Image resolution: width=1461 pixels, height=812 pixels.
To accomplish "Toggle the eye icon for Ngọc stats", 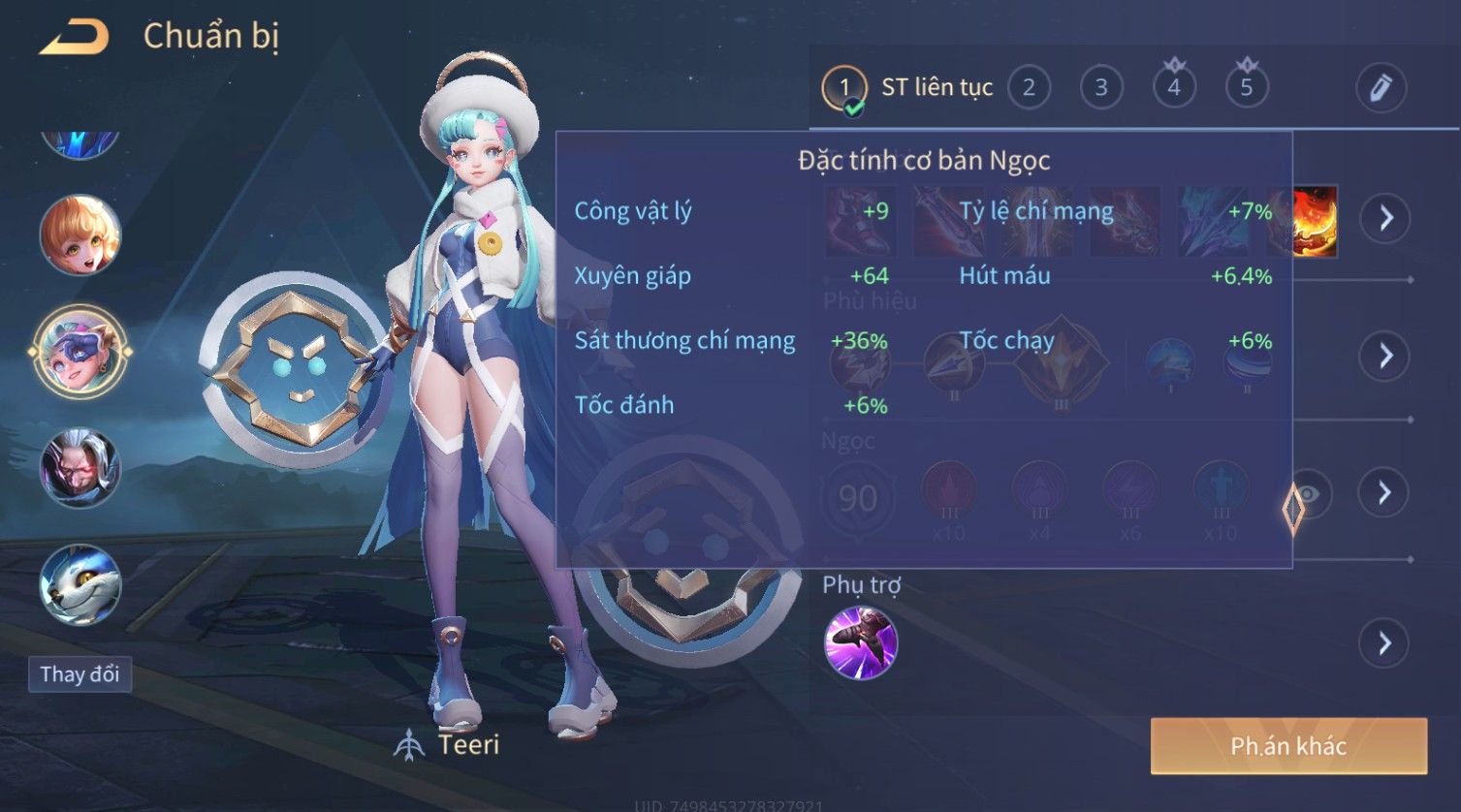I will coord(1308,494).
